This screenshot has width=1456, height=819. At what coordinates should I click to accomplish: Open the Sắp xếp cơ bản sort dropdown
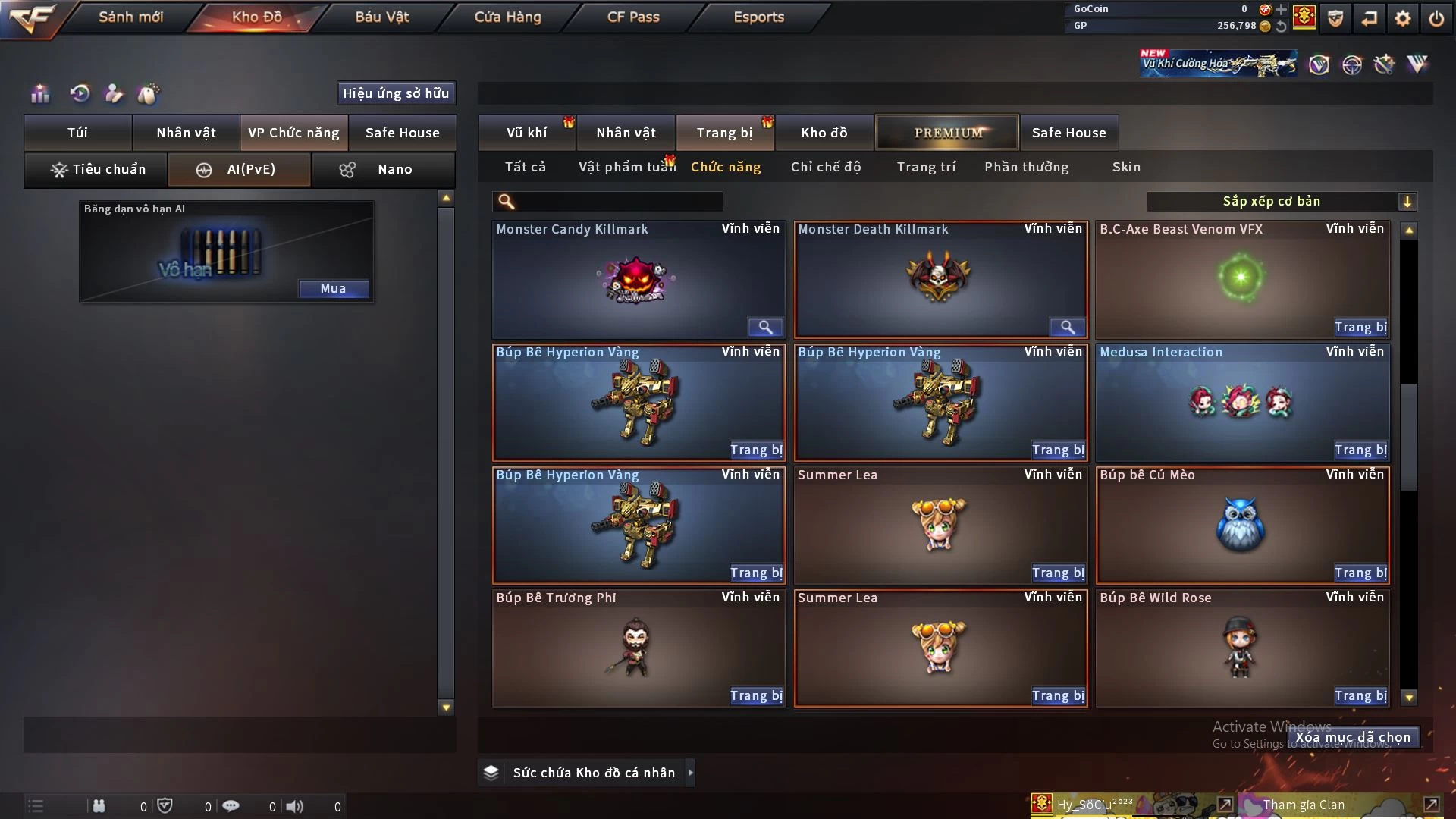tap(1281, 202)
